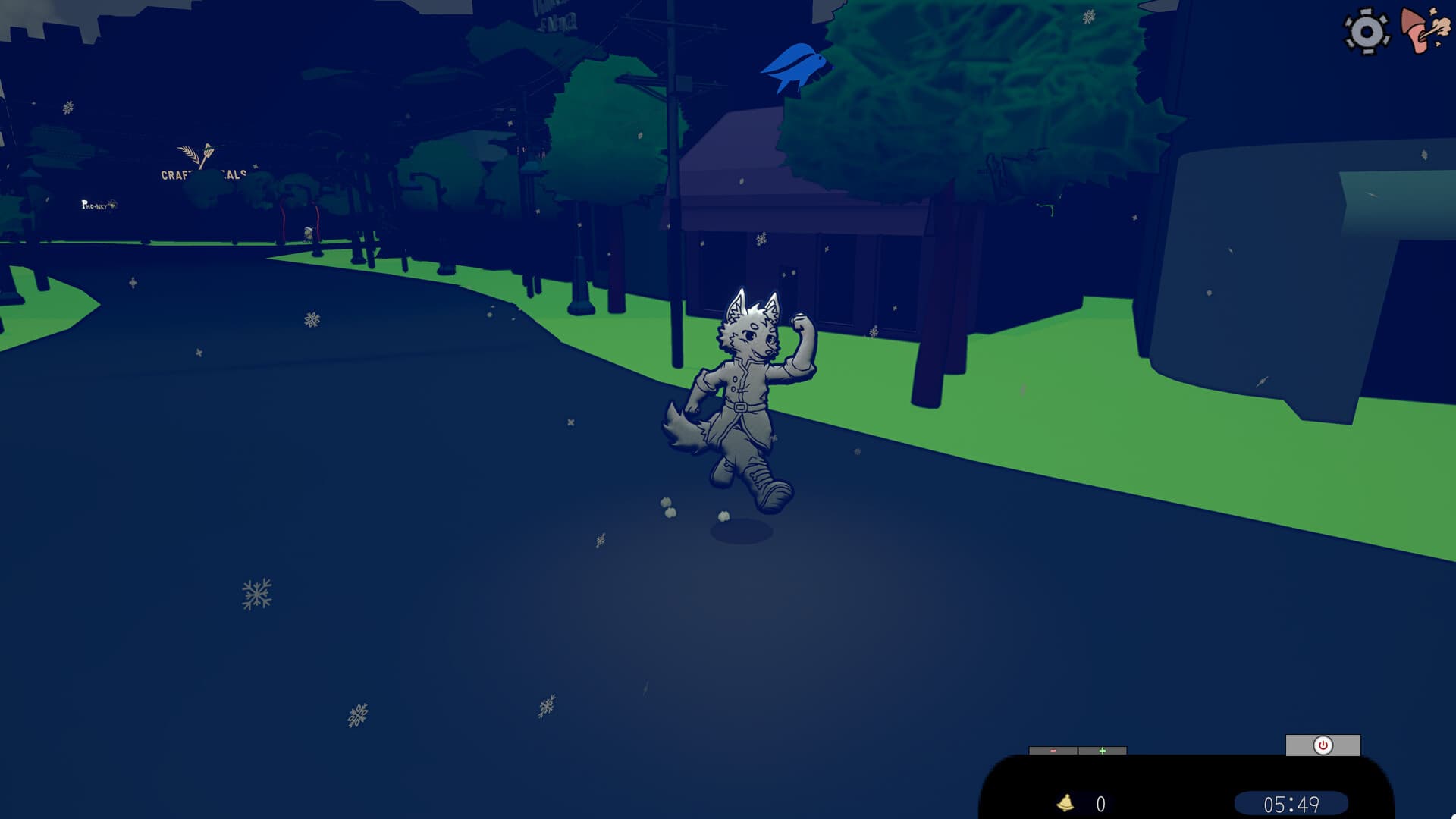
Task: Click the green plus icon
Action: pos(1102,751)
